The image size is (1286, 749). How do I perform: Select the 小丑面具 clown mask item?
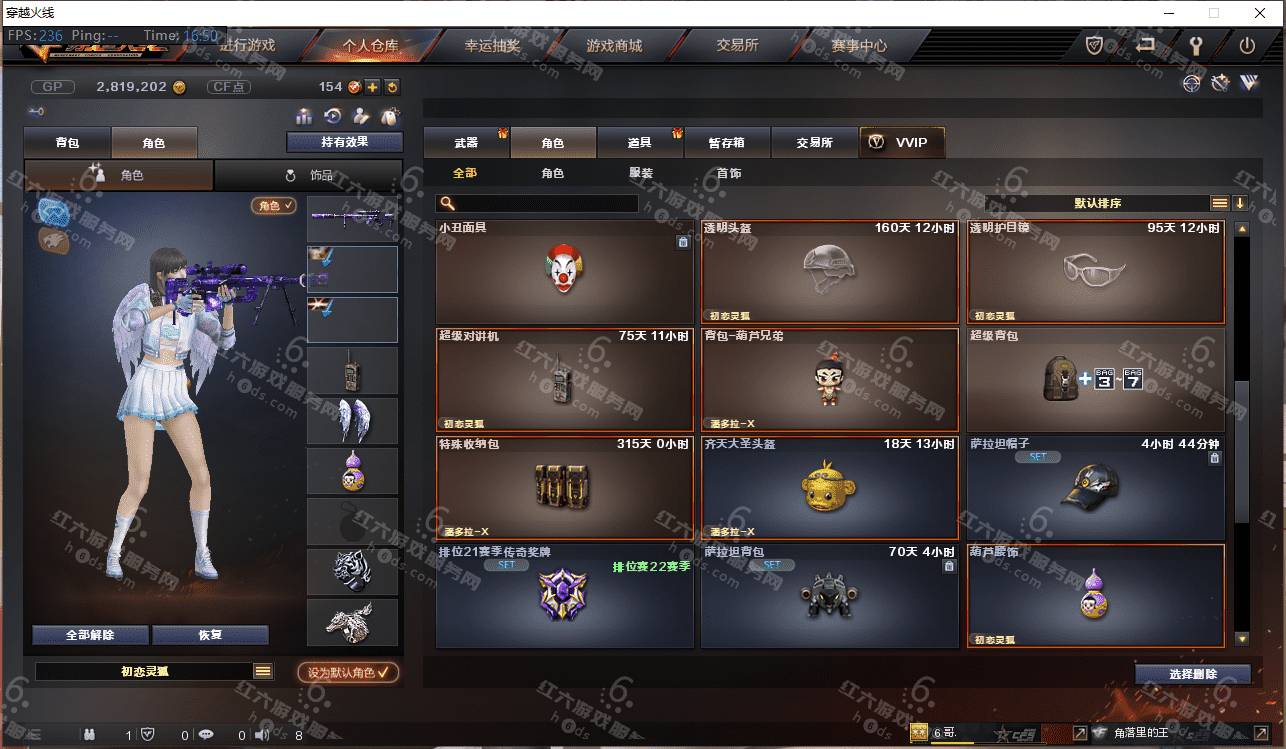coord(565,270)
